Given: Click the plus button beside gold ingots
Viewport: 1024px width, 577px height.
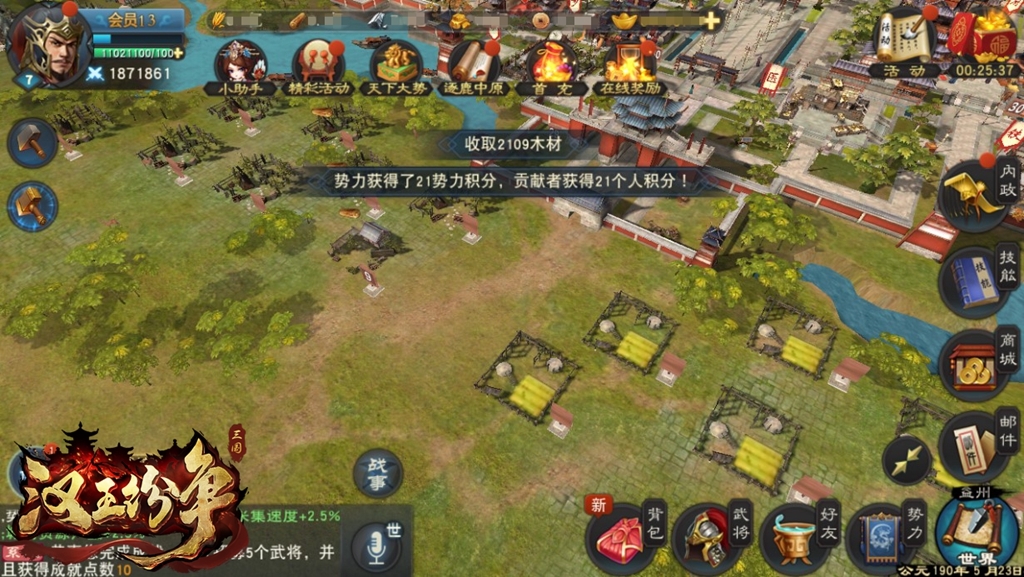Looking at the screenshot, I should click(x=711, y=20).
